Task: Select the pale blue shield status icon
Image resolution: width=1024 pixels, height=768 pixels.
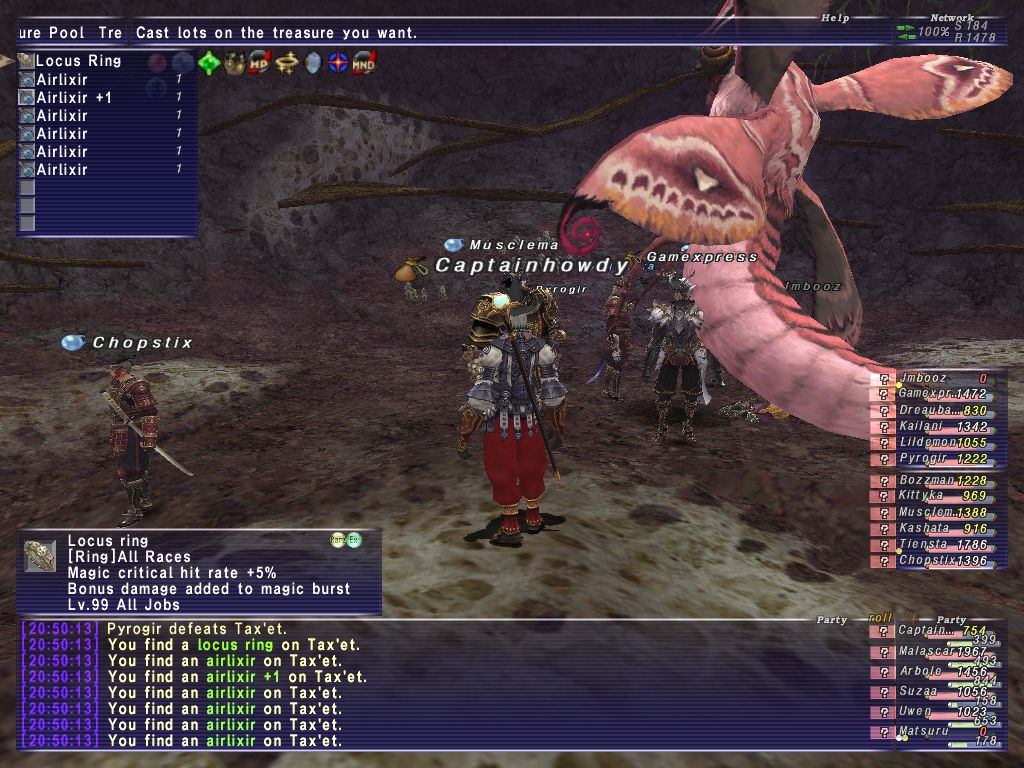Action: (313, 63)
